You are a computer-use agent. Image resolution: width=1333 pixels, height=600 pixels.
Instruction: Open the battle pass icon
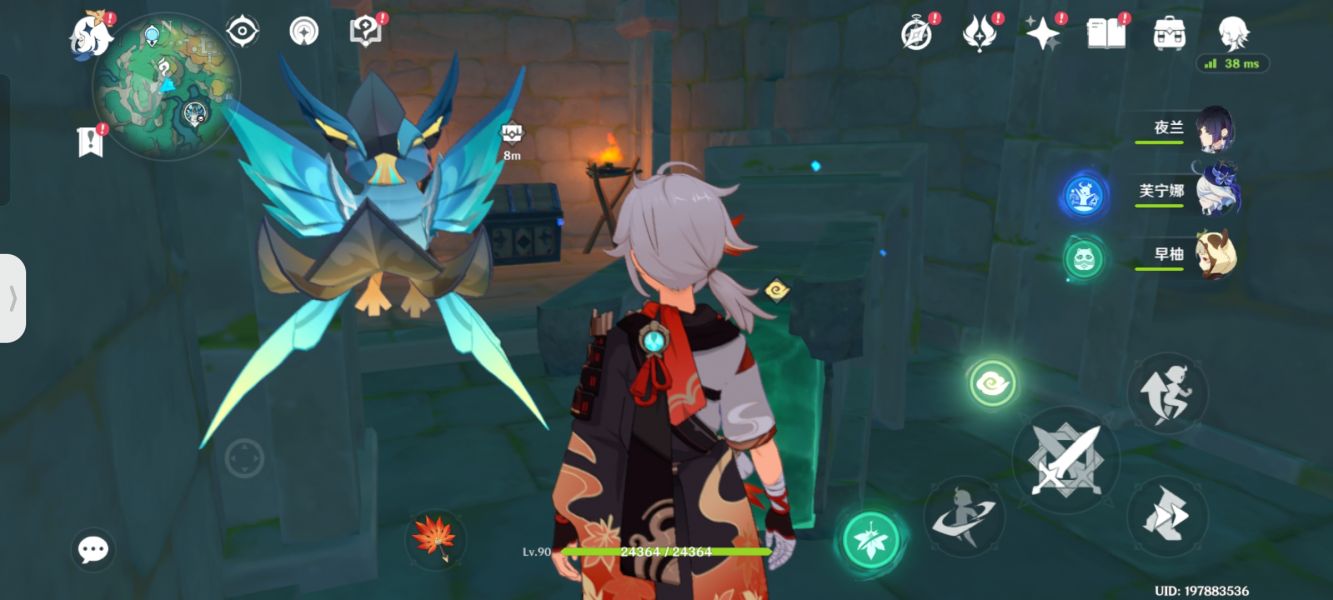coord(980,33)
